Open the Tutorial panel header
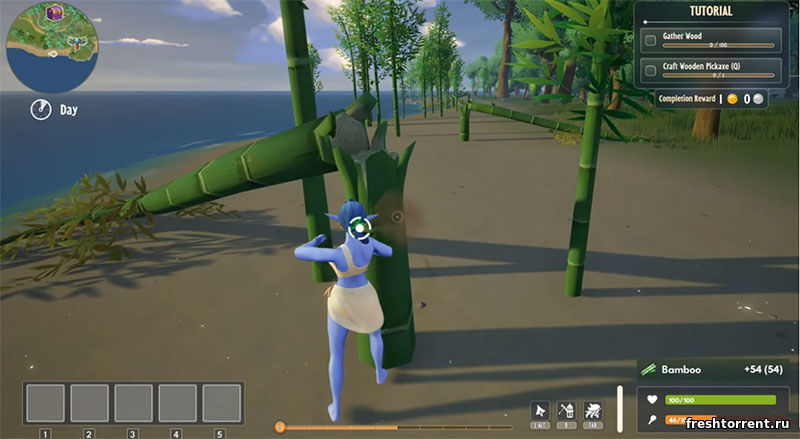The width and height of the screenshot is (800, 439). point(711,12)
